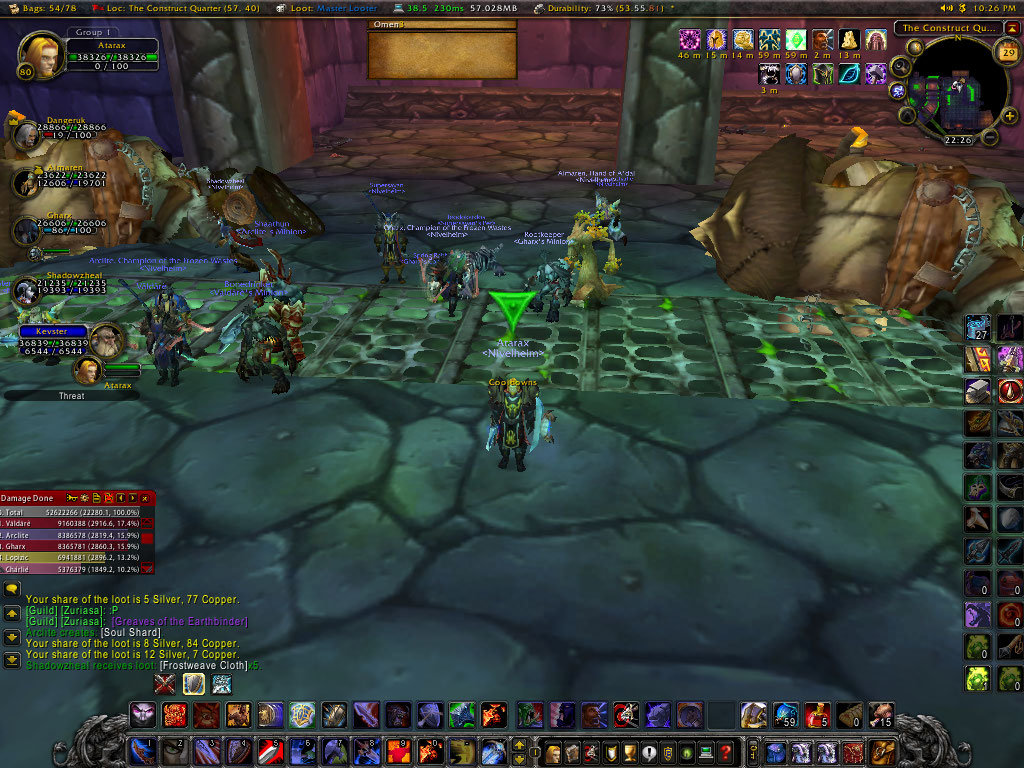Select Valdare's row in the damage meter
Viewport: 1024px width, 768px height.
click(70, 523)
